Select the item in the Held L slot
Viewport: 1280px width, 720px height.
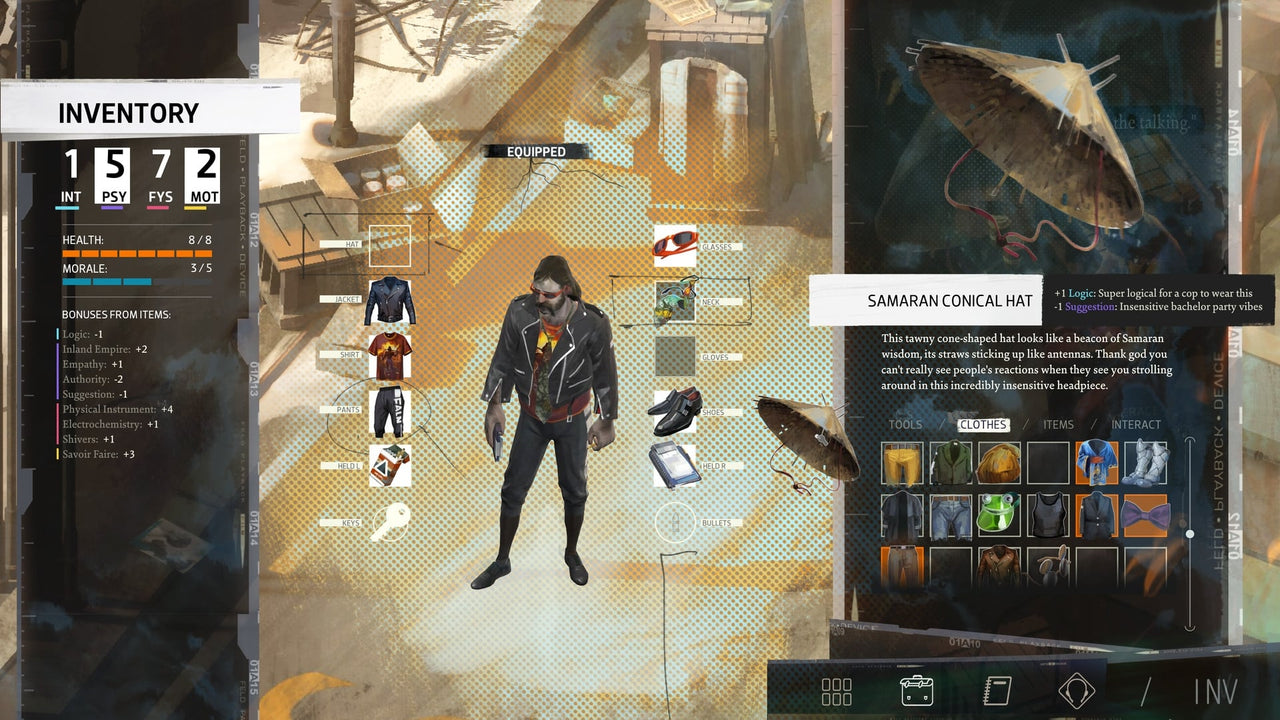coord(388,466)
